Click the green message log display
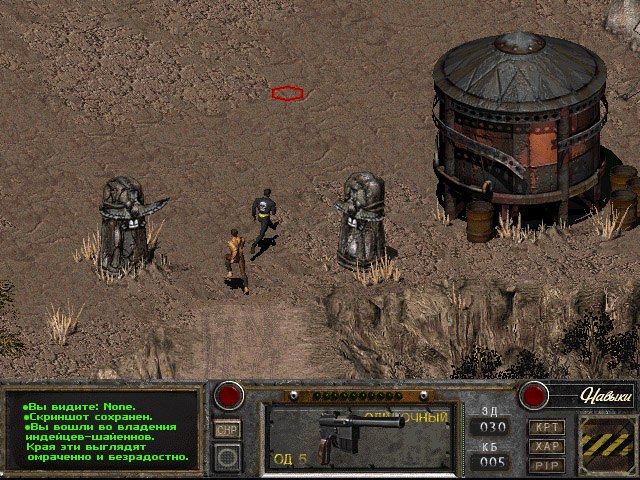 tap(104, 432)
